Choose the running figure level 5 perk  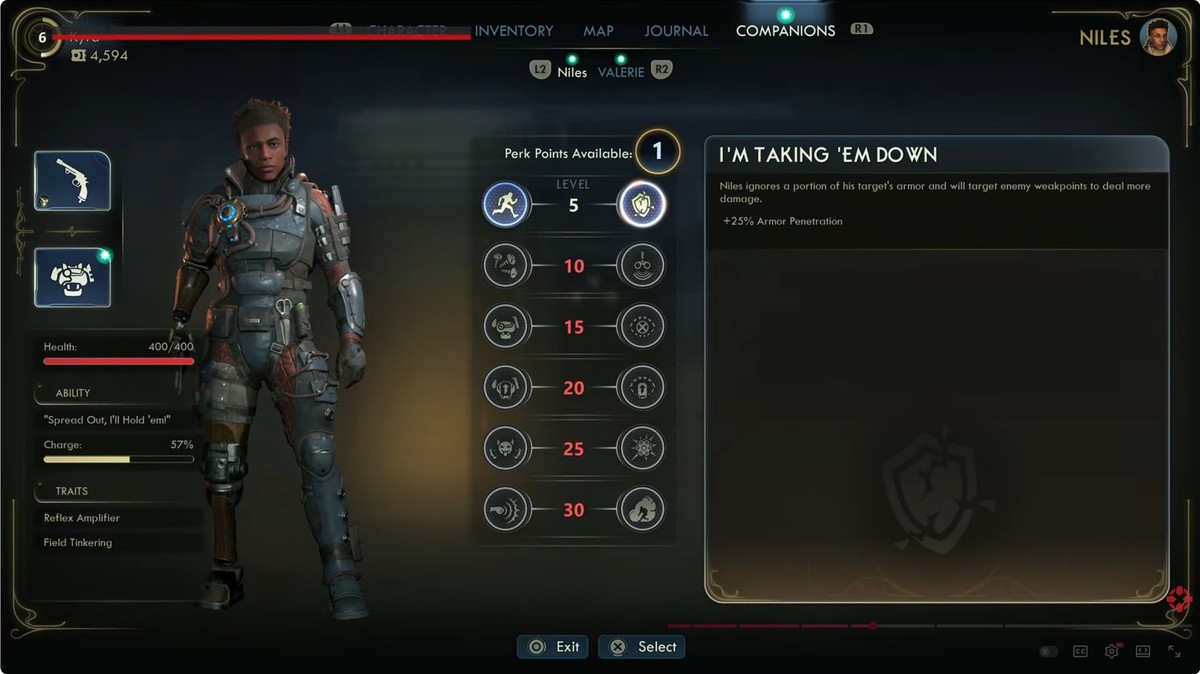pyautogui.click(x=506, y=205)
